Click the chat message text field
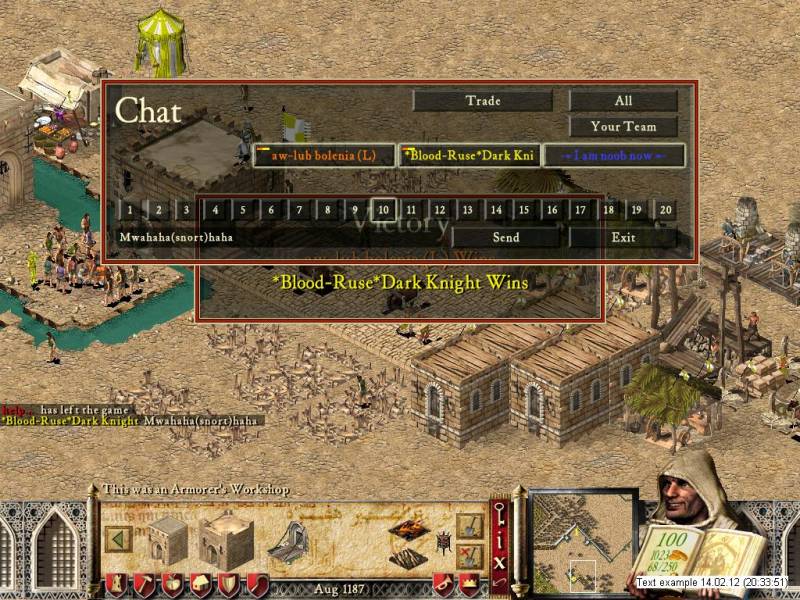 point(280,238)
